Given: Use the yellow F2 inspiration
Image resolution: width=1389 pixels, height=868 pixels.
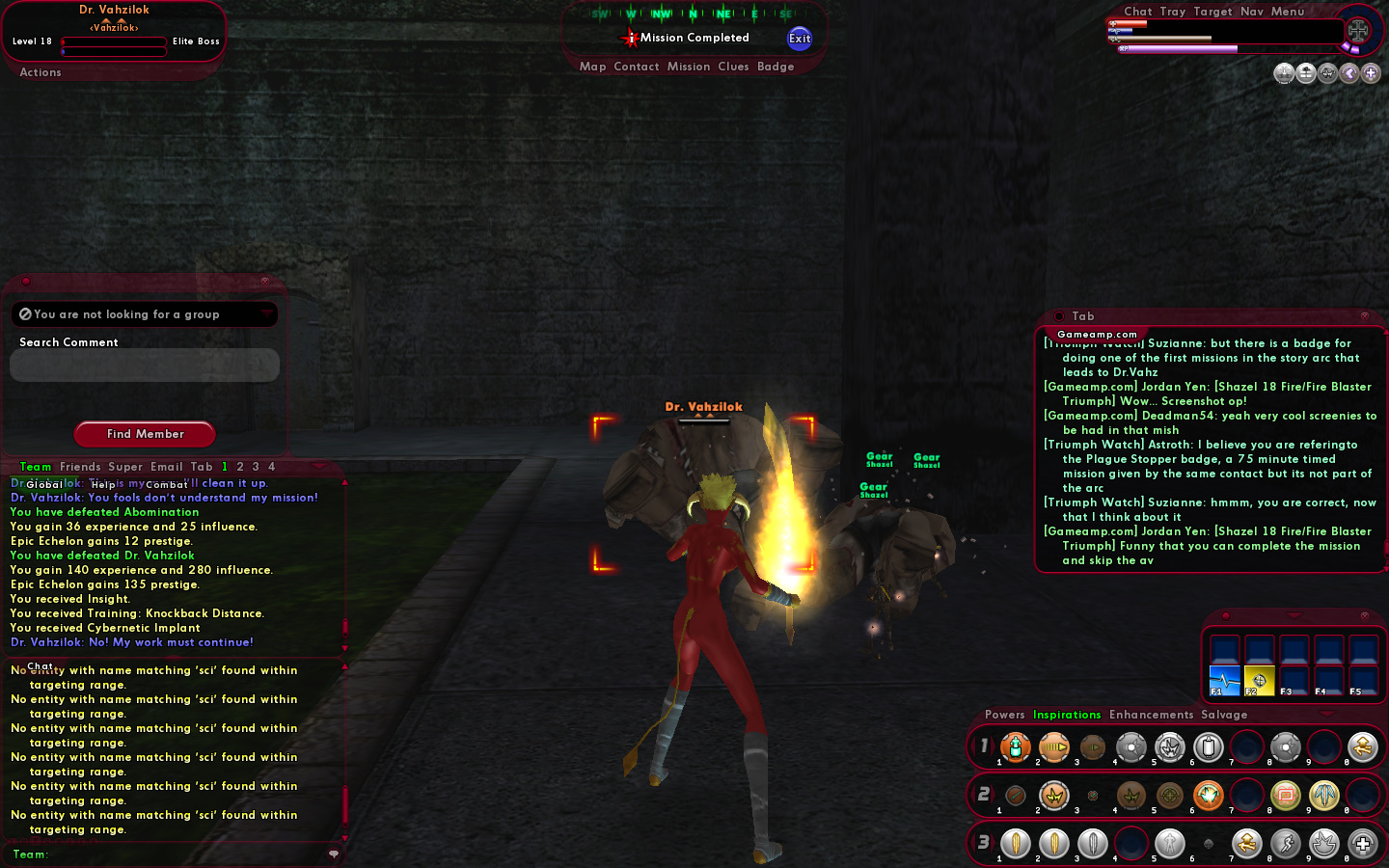Looking at the screenshot, I should click(x=1259, y=680).
